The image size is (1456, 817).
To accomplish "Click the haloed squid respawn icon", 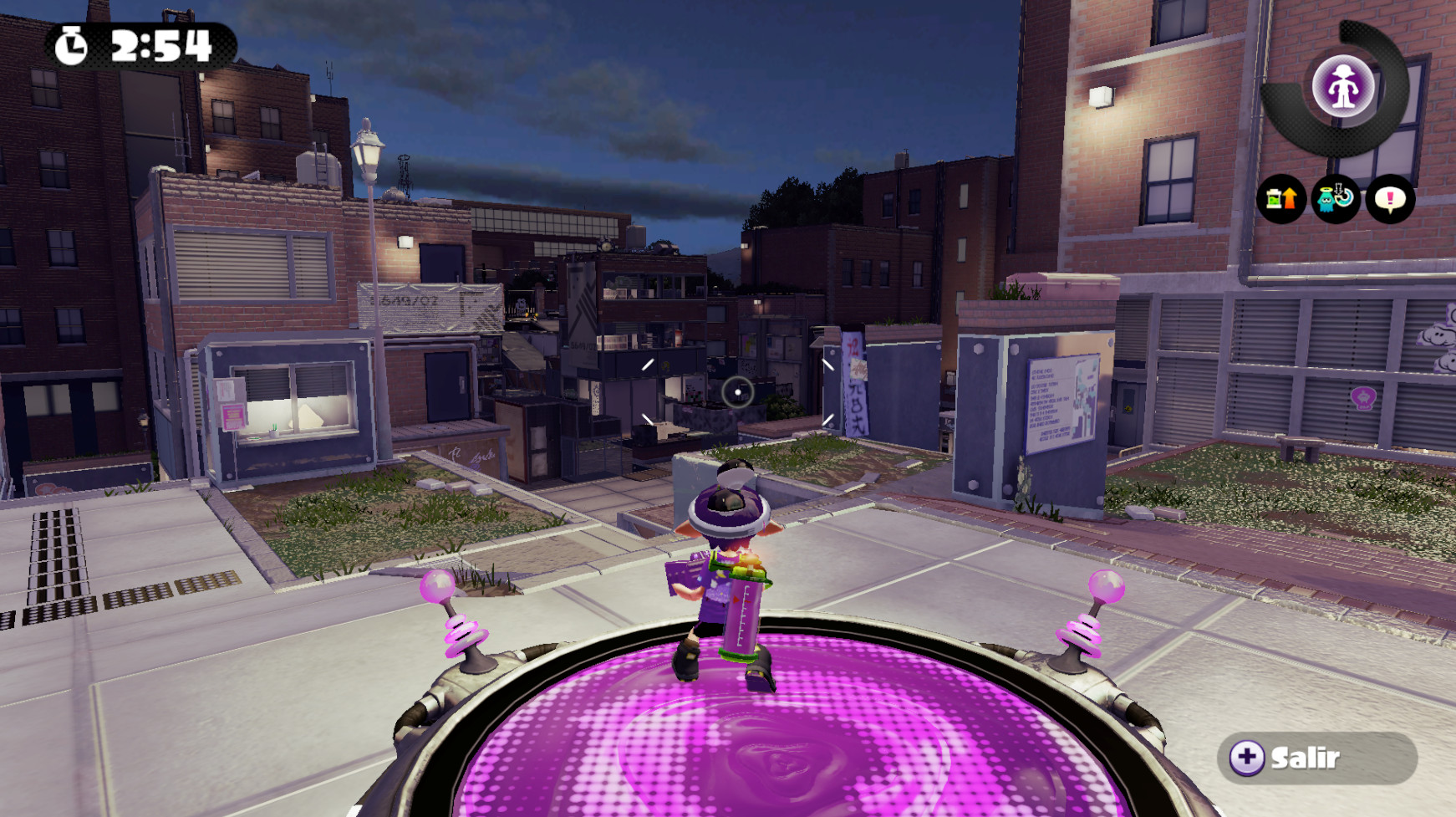I will pyautogui.click(x=1335, y=201).
